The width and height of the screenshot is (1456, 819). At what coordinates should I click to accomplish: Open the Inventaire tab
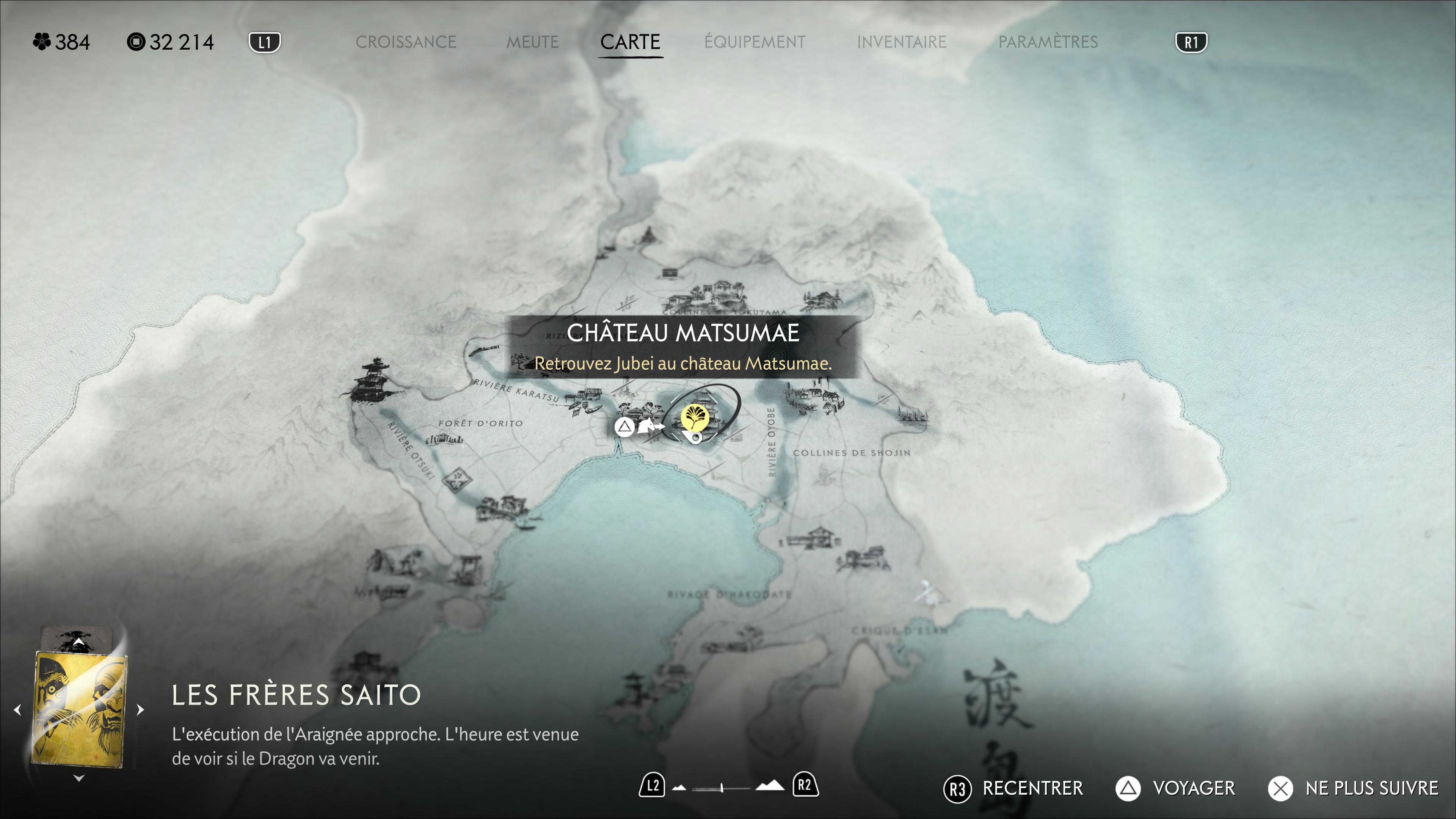902,42
